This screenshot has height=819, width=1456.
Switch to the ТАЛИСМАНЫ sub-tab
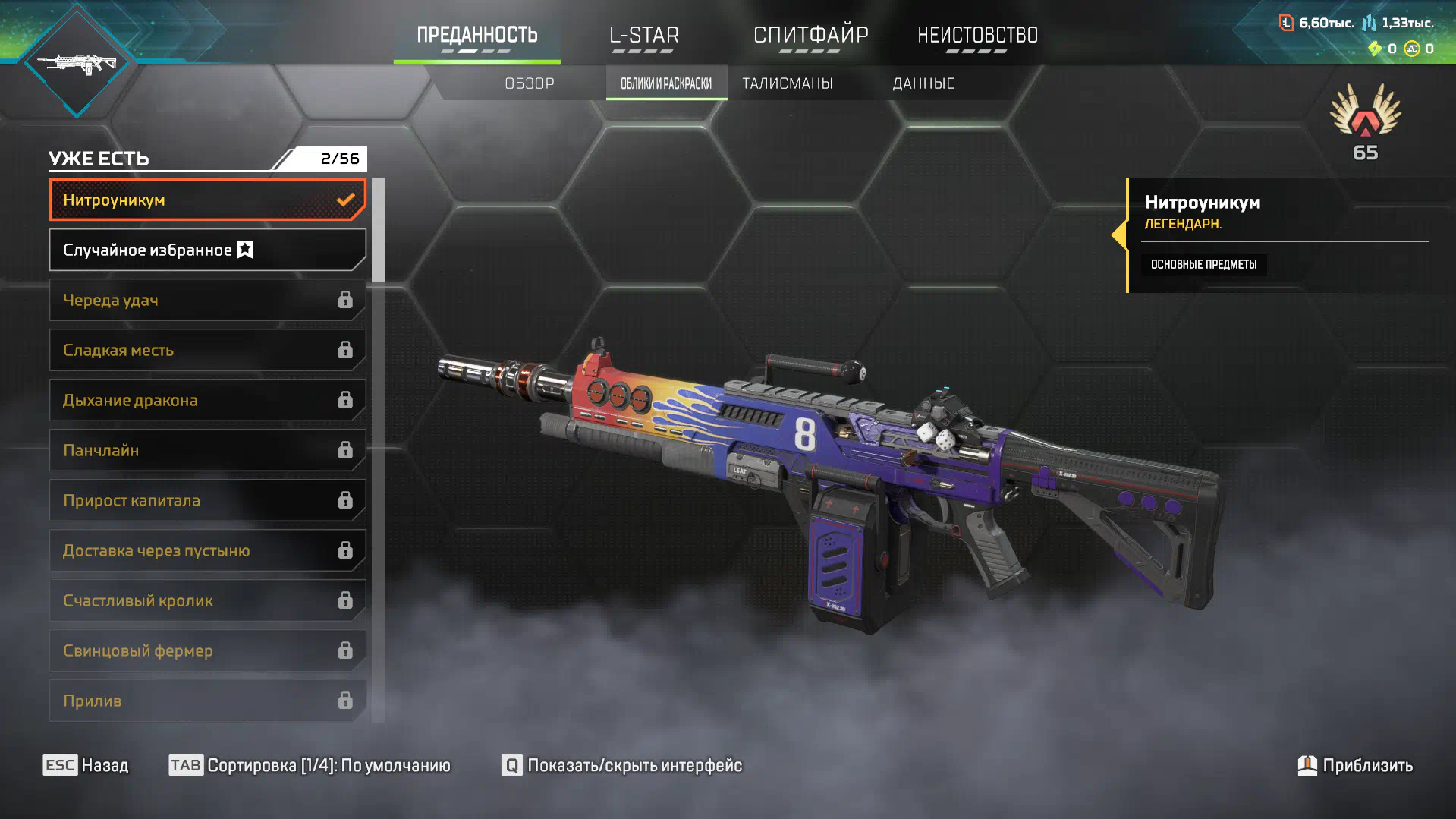coord(787,83)
